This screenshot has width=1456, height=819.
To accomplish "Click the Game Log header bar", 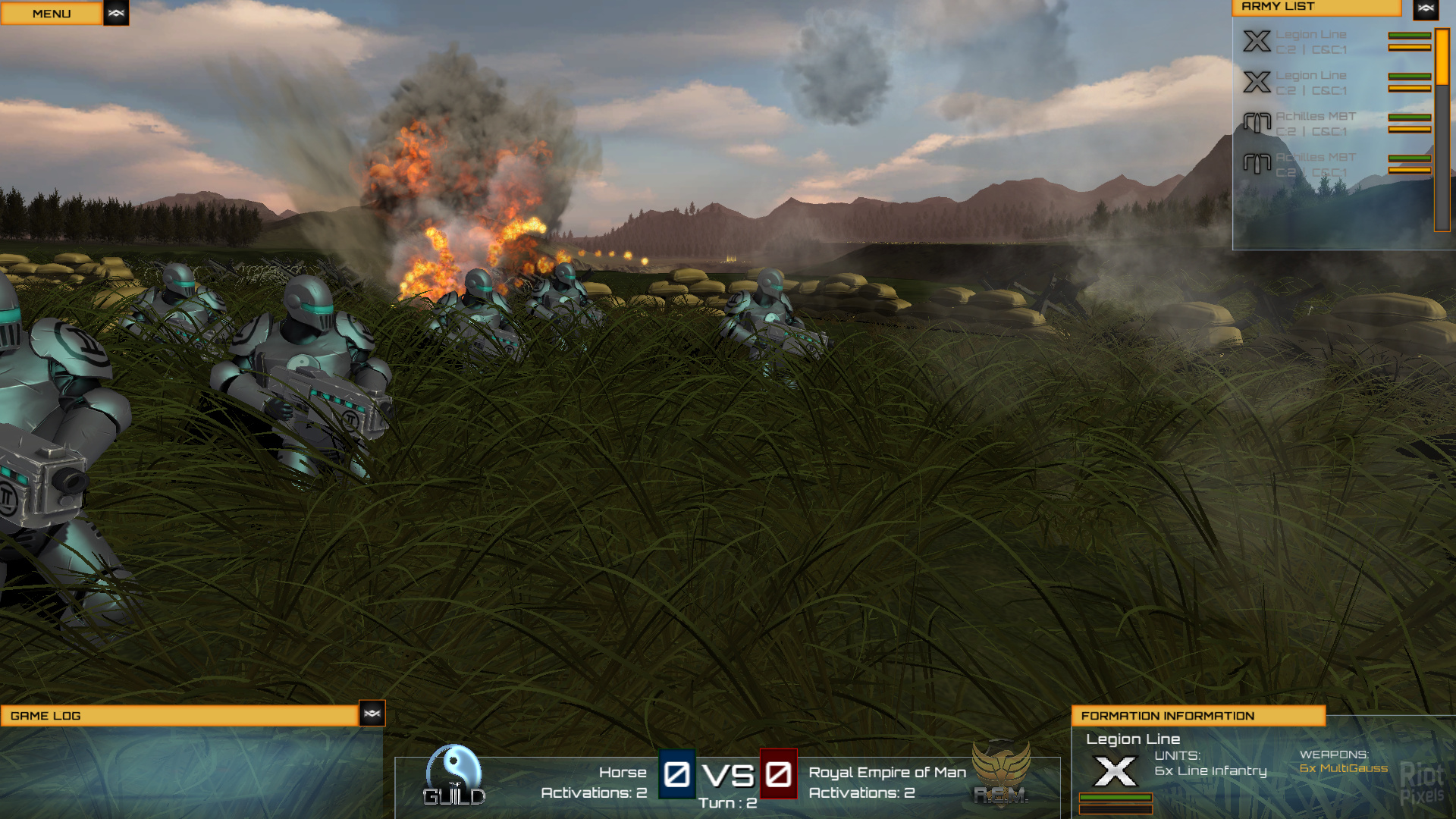I will tap(180, 716).
